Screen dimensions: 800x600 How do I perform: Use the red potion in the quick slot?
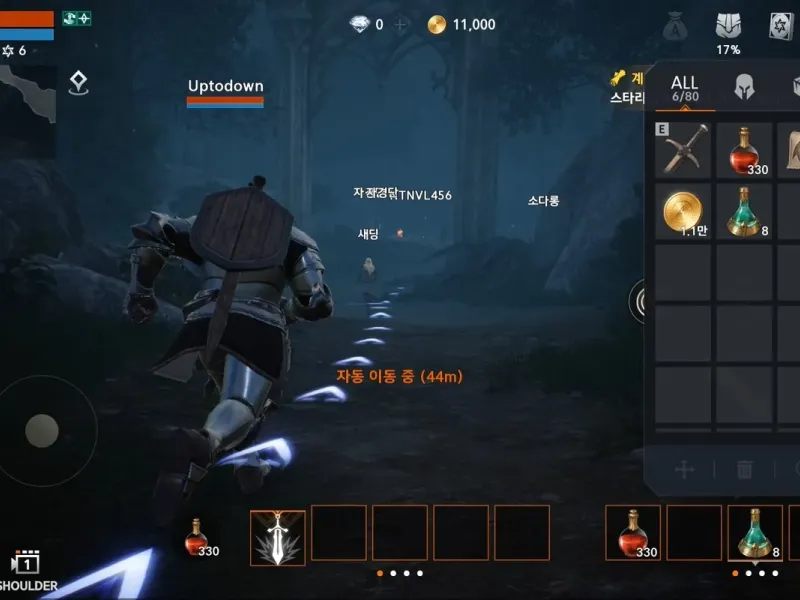pos(633,533)
